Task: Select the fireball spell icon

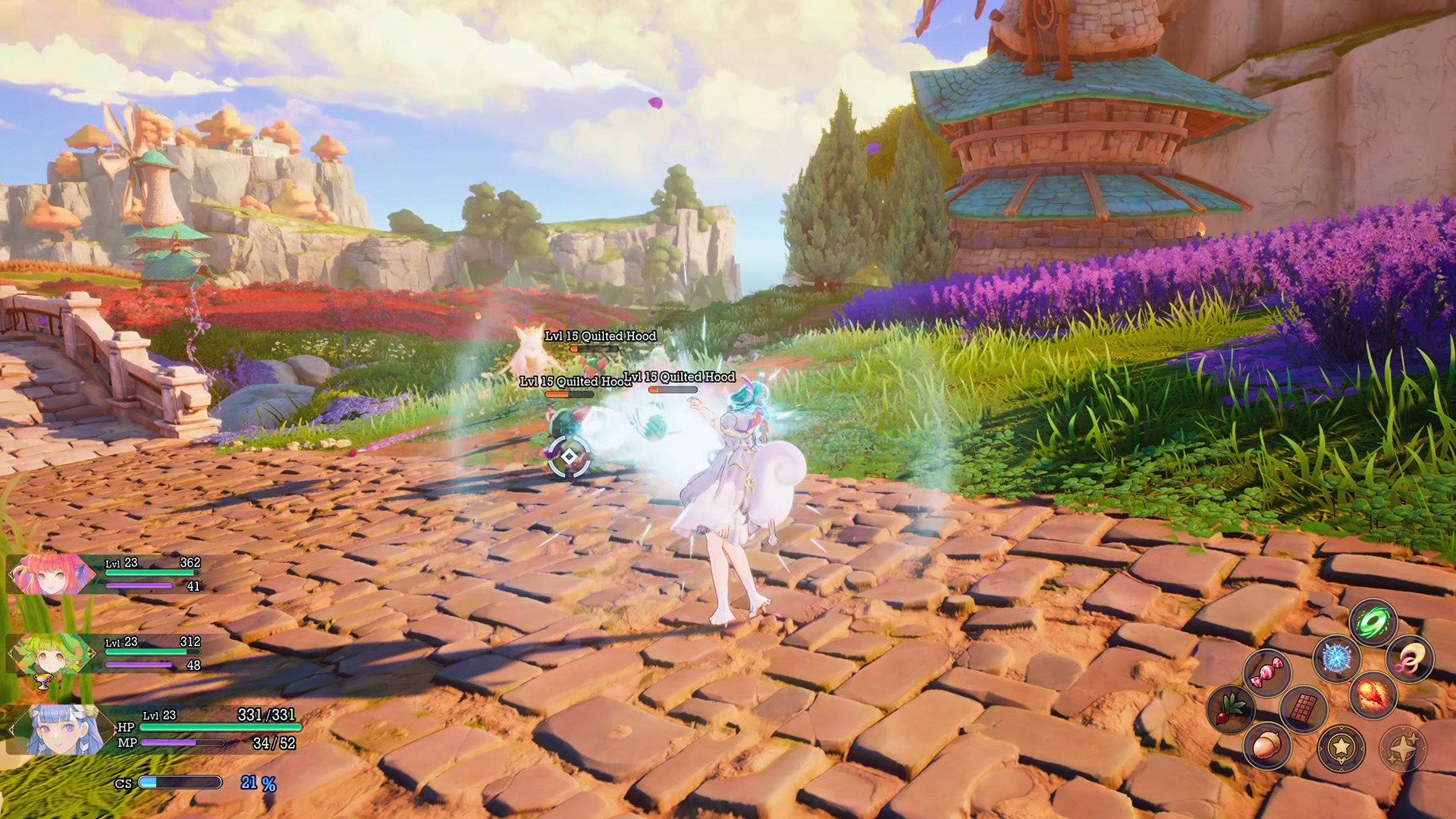Action: pos(1373,695)
